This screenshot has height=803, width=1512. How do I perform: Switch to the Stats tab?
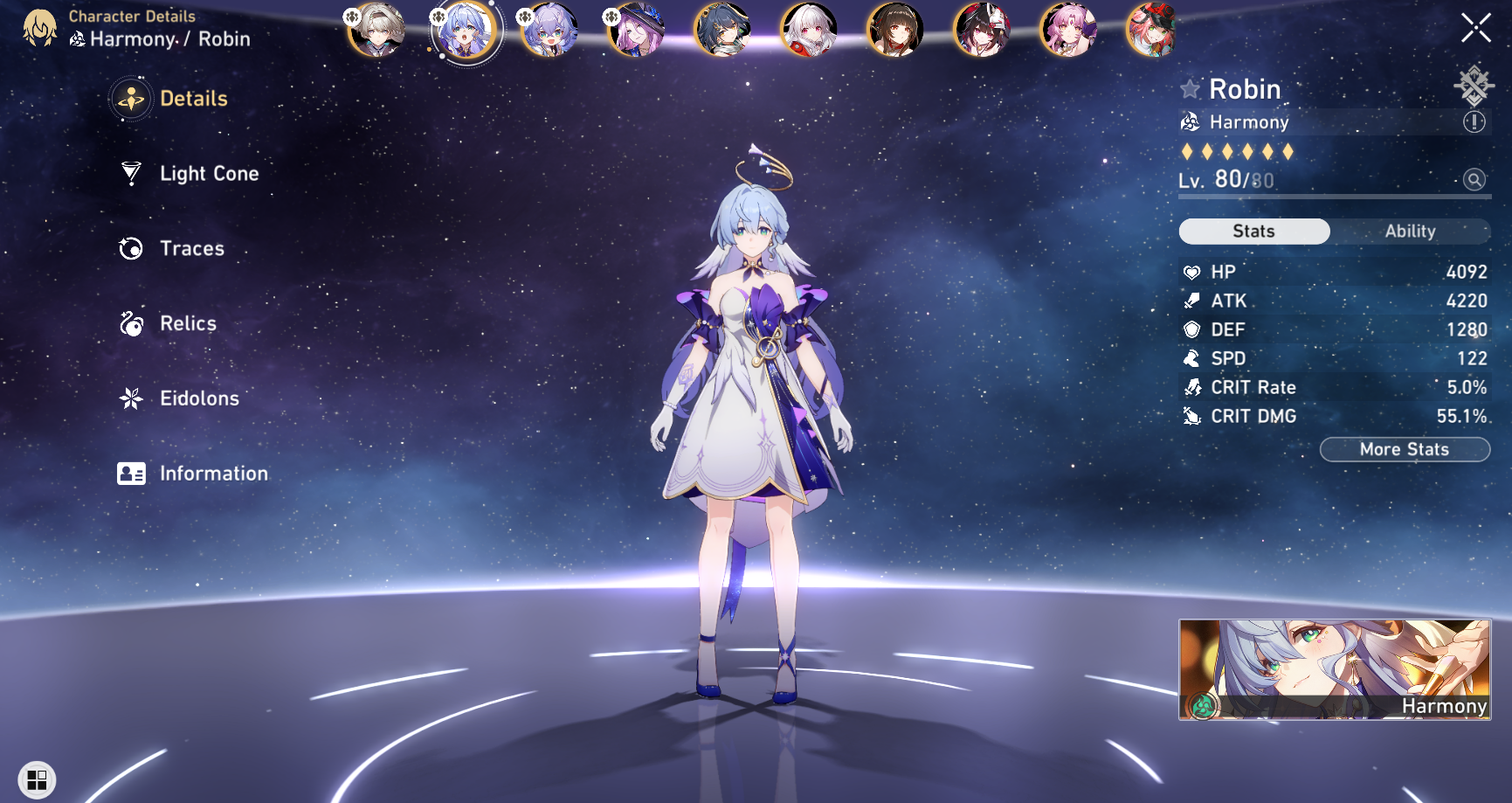[1254, 231]
